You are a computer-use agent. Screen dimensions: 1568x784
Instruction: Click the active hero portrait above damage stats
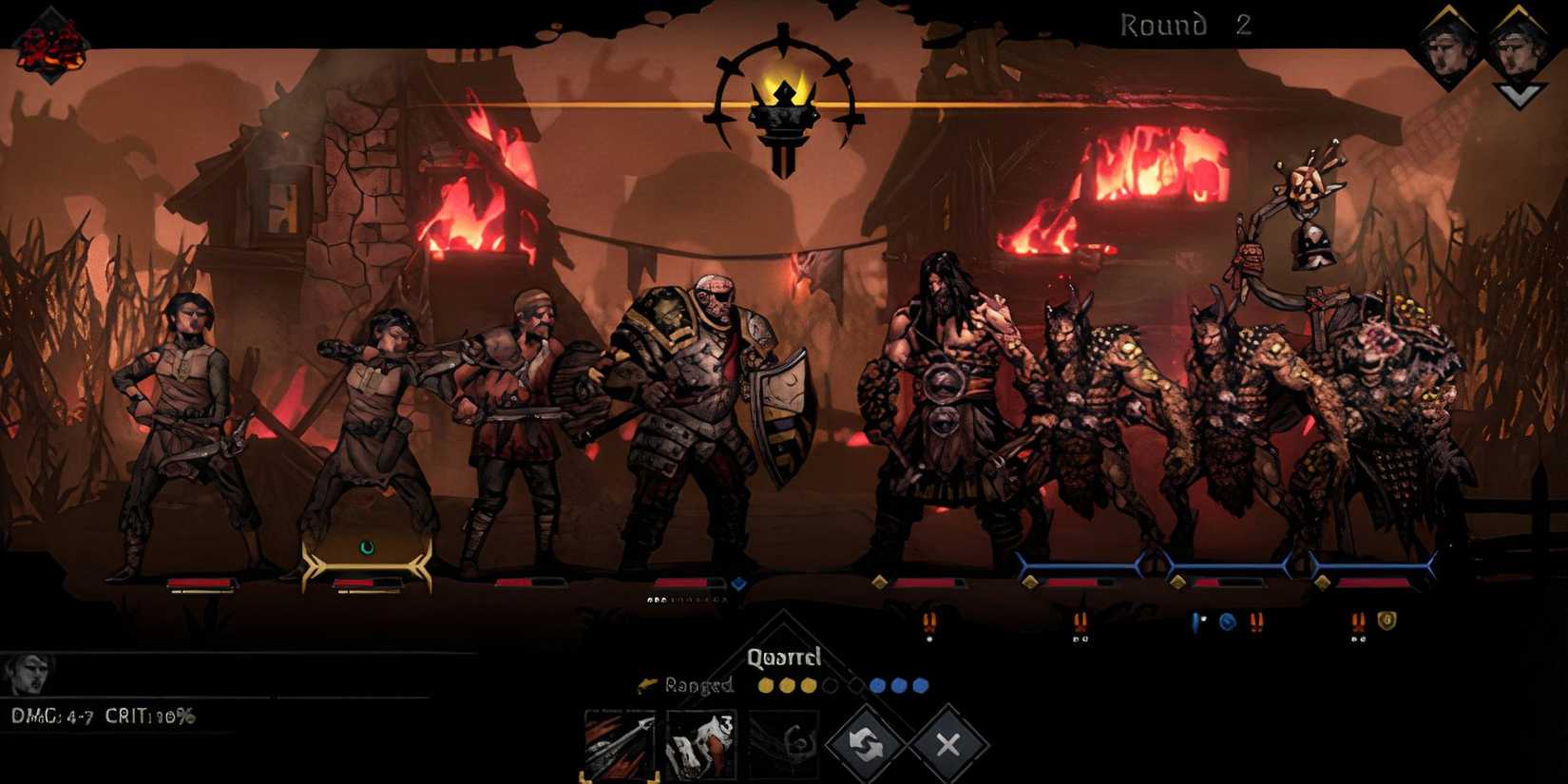pyautogui.click(x=27, y=674)
